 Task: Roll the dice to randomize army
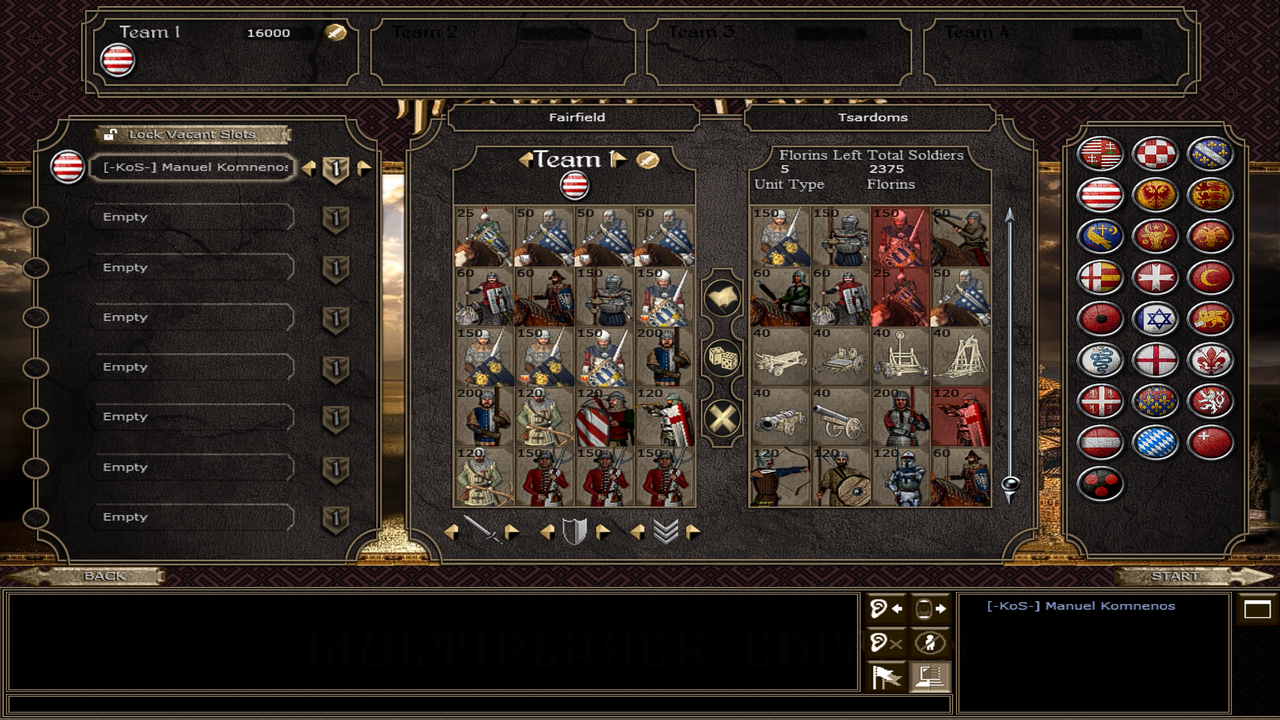pos(722,357)
